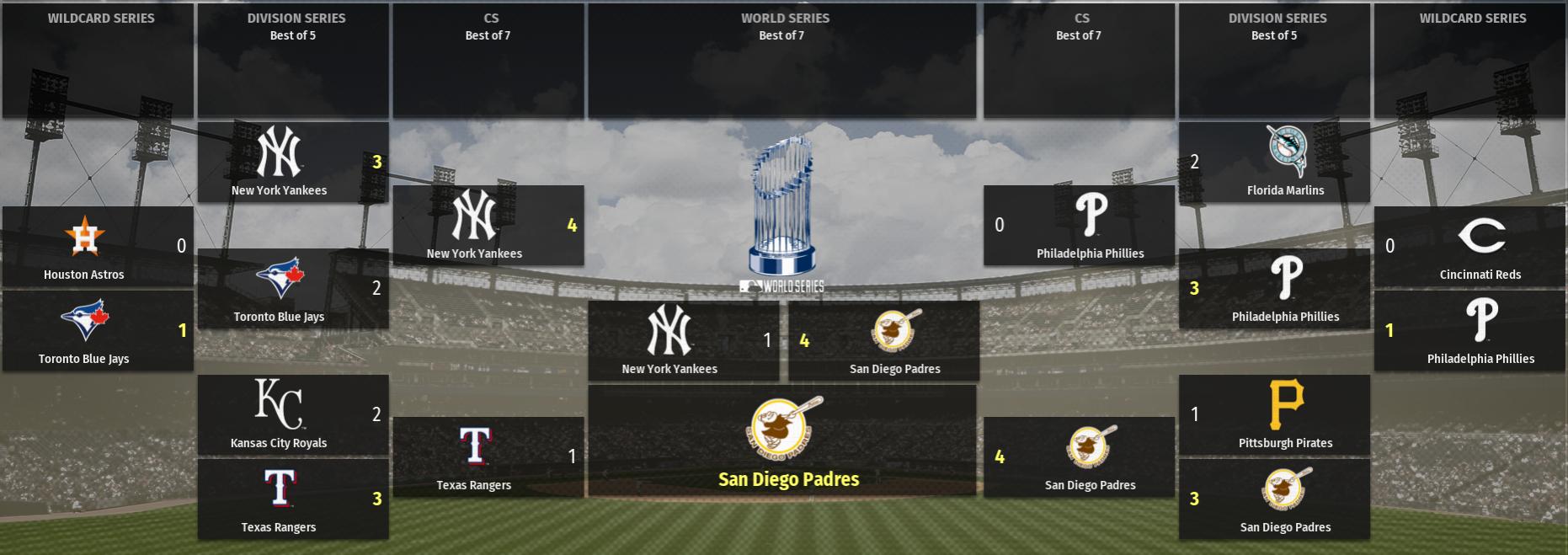The image size is (1568, 555).
Task: Select the Houston Astros wildcard tile
Action: [x=98, y=247]
